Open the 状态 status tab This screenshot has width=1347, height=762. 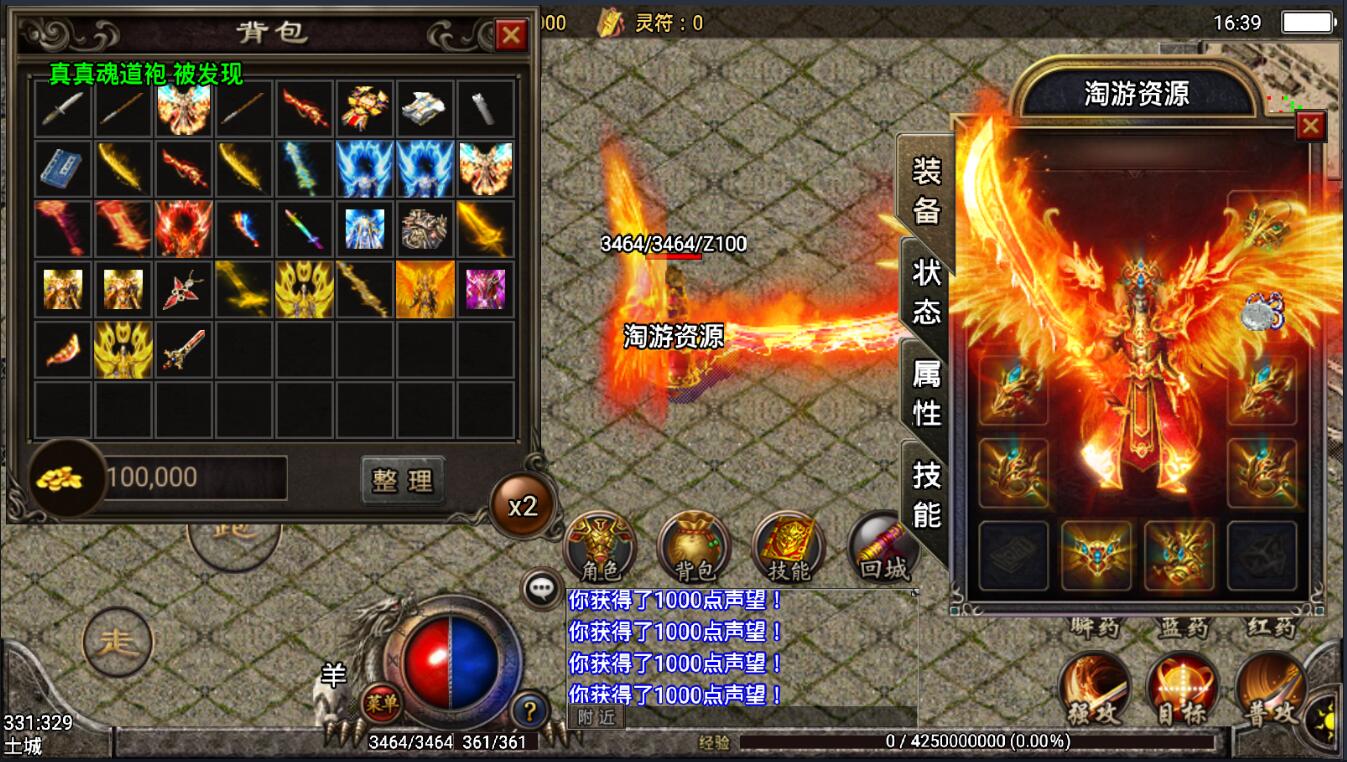(926, 292)
